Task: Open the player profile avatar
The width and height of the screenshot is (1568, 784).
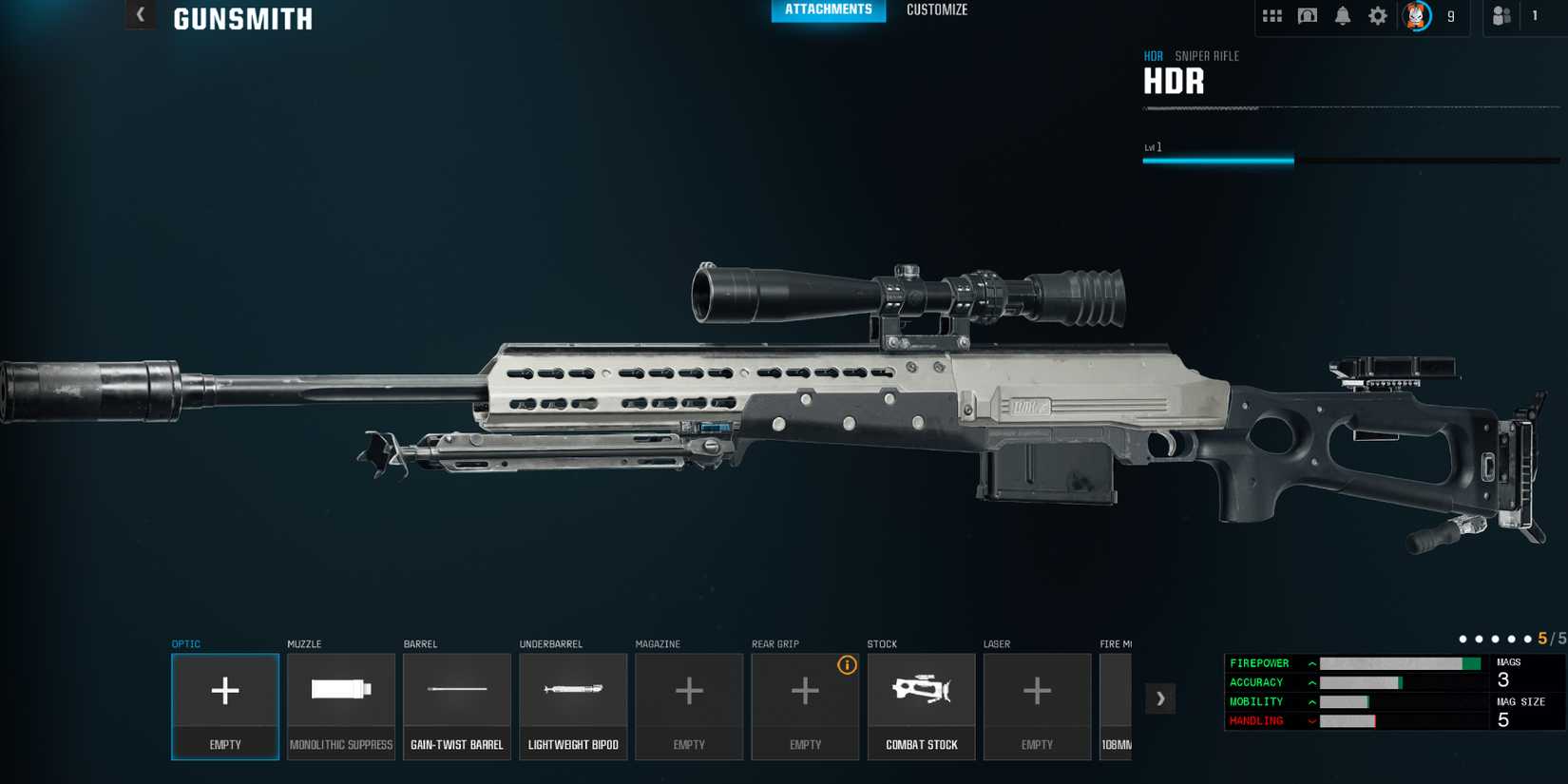Action: pyautogui.click(x=1417, y=15)
